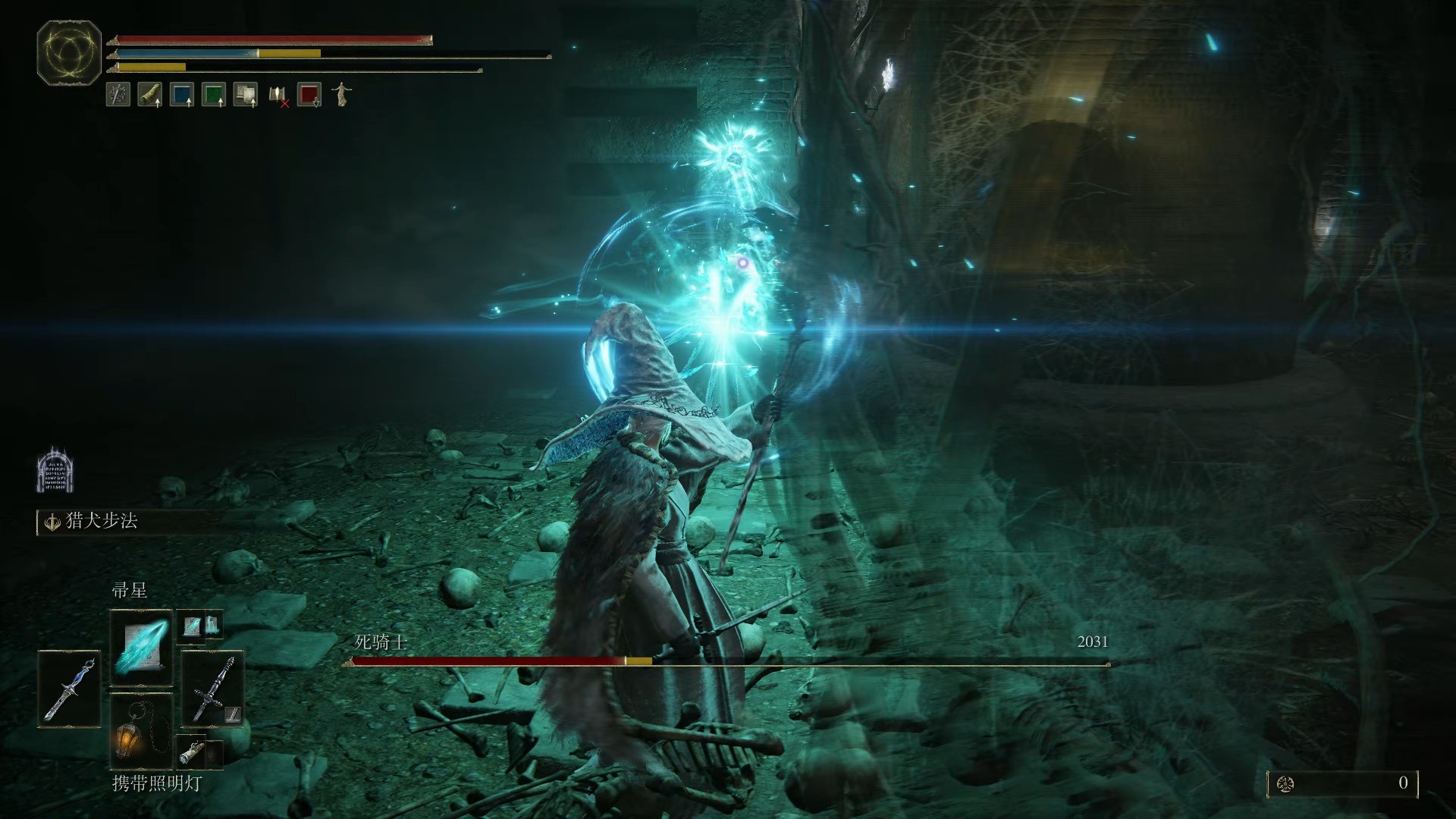Click the crossed-out candle book status icon

278,95
